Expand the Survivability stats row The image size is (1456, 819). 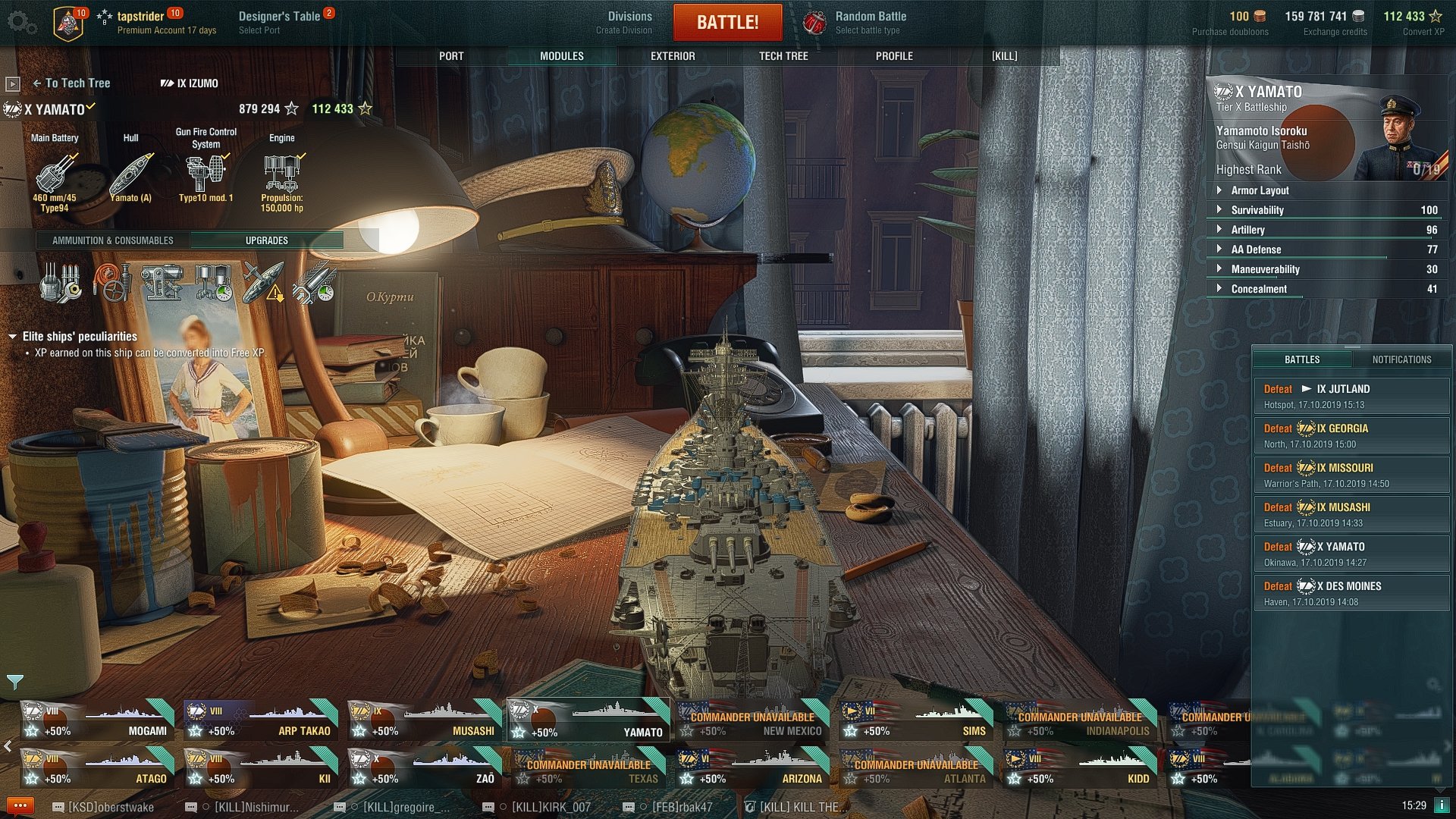(x=1257, y=210)
